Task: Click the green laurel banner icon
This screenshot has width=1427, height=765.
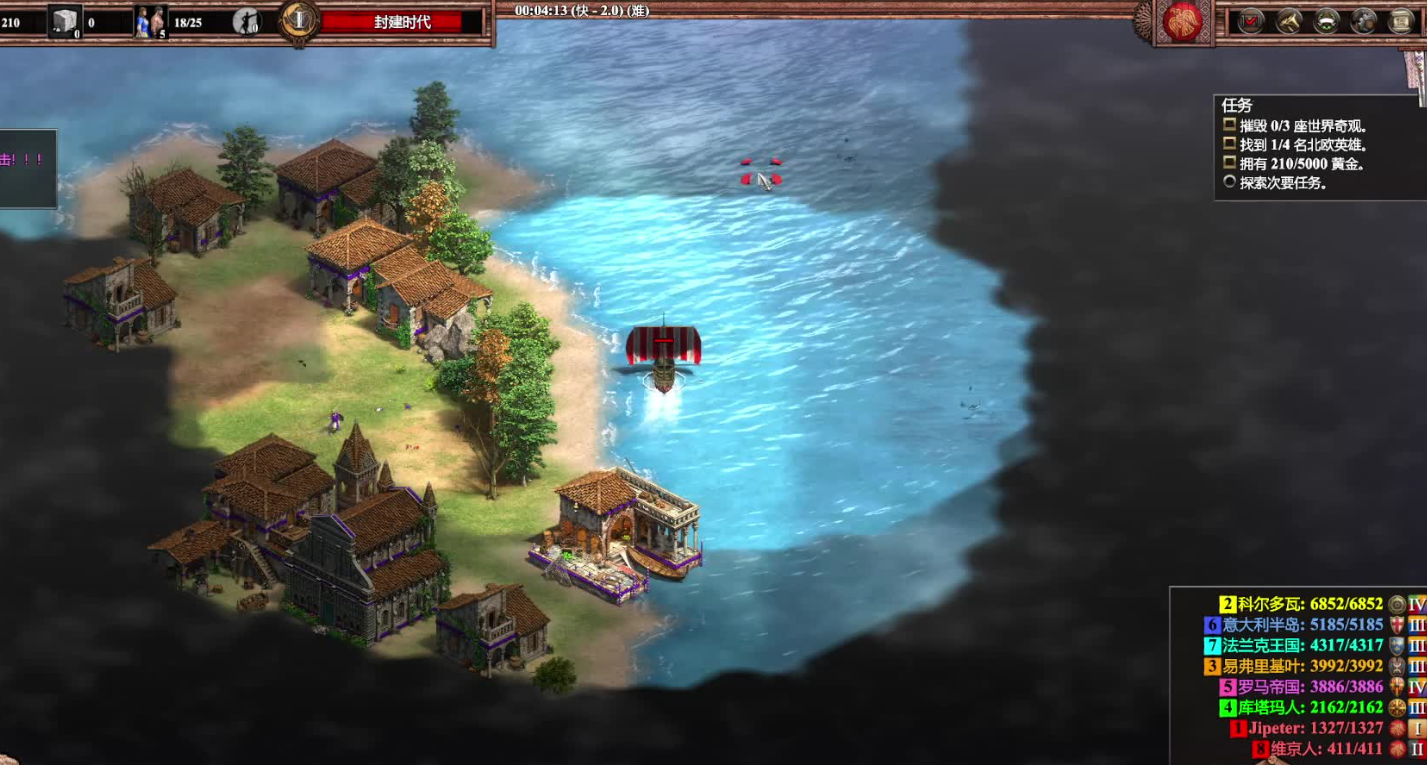Action: [x=1327, y=21]
